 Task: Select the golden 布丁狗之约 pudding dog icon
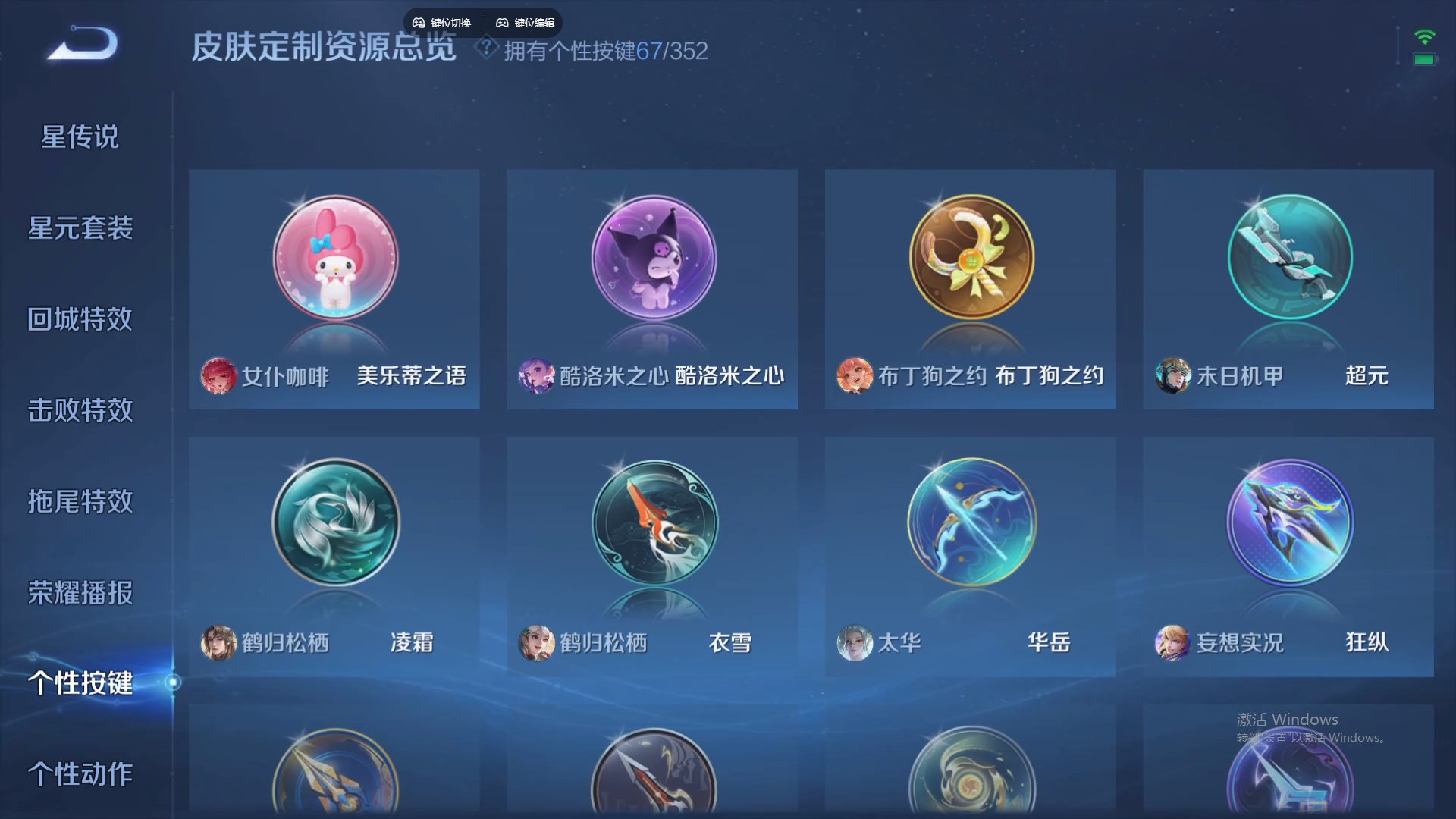point(970,258)
